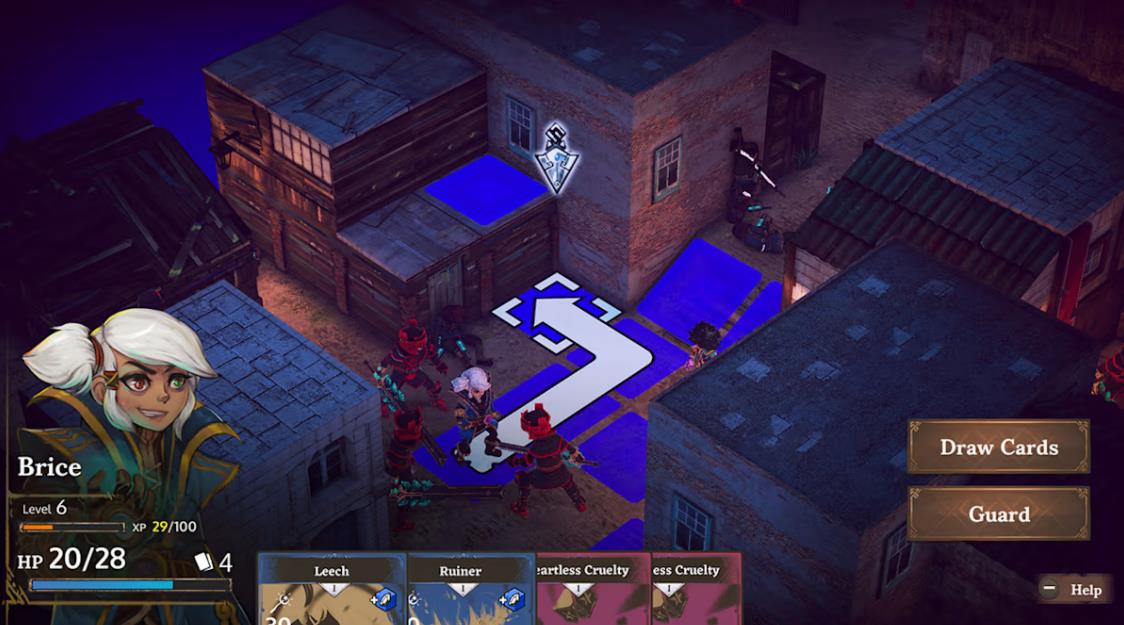Pick the Ruiner card from hand
1124x625 pixels.
(461, 590)
